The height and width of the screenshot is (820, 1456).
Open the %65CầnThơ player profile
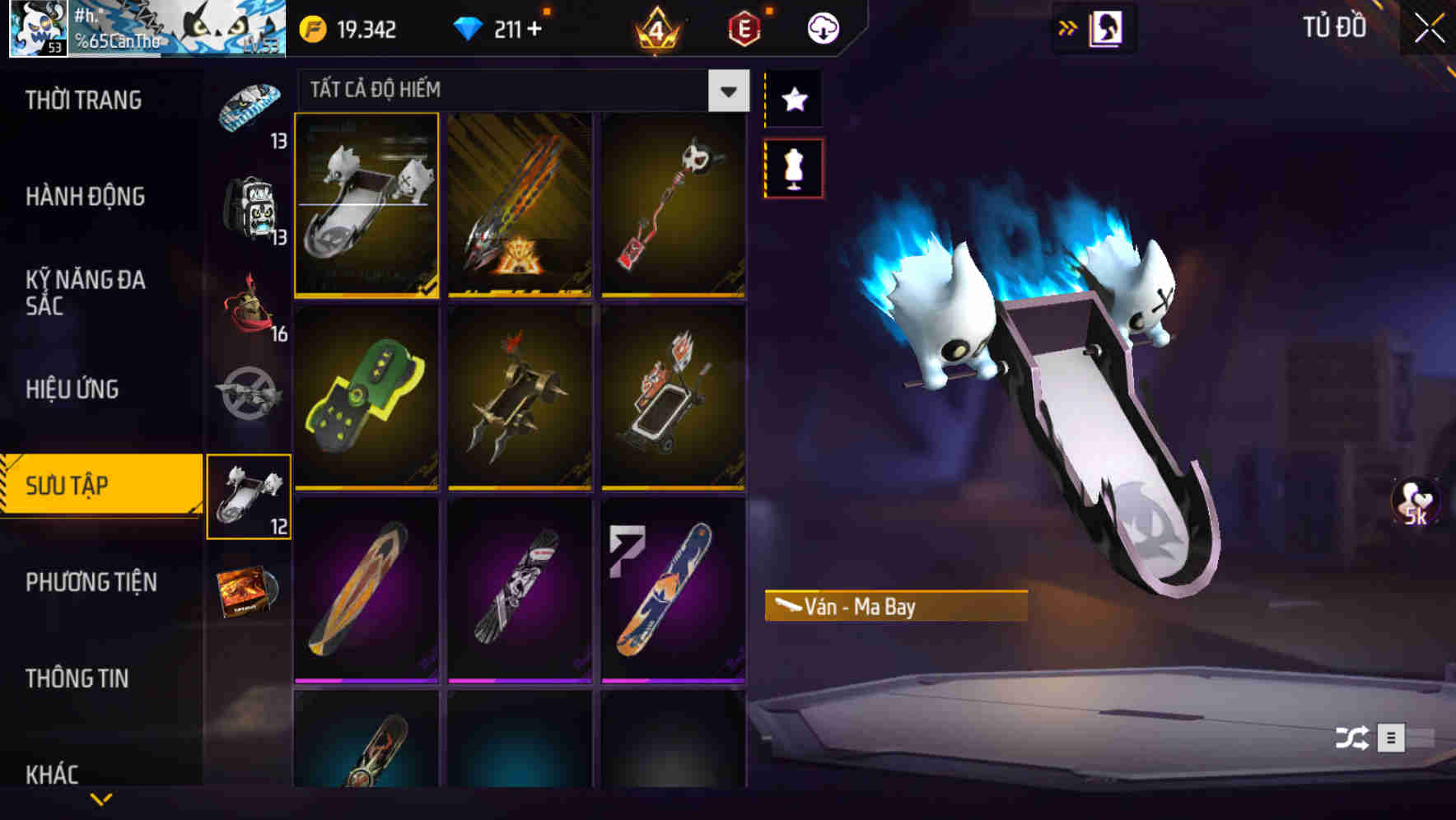click(124, 27)
